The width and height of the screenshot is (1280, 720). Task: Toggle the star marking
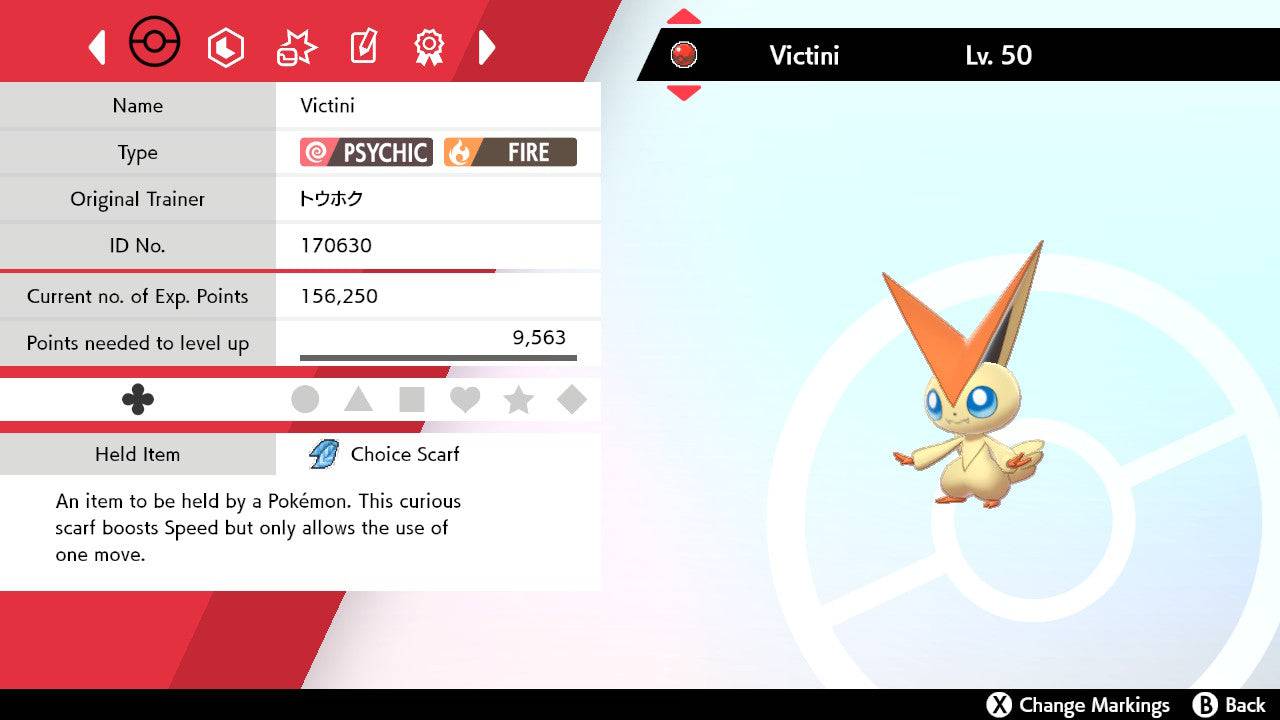click(x=518, y=400)
